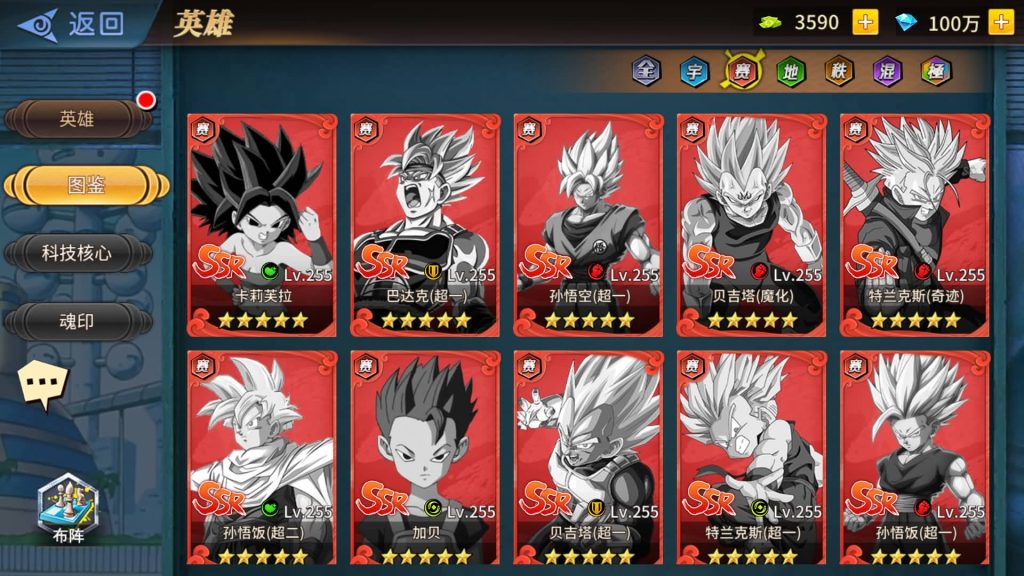1024x576 pixels.
Task: Open the 科技核心 menu
Action: (x=77, y=253)
